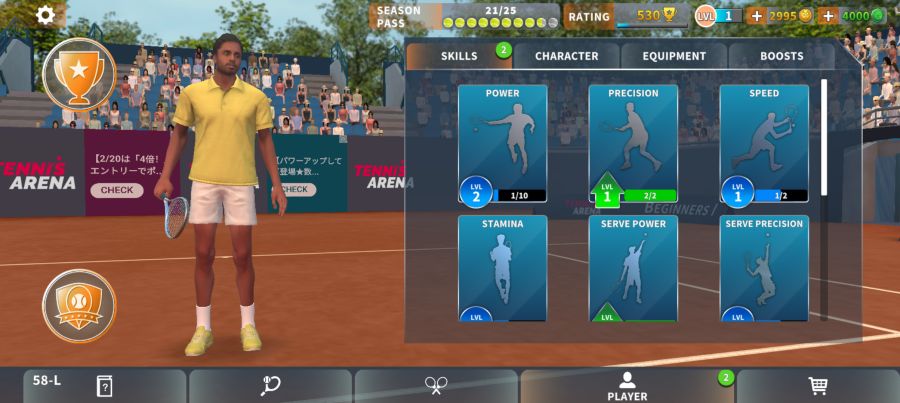Viewport: 900px width, 403px height.
Task: Open the trophy star achievements button
Action: [x=79, y=73]
